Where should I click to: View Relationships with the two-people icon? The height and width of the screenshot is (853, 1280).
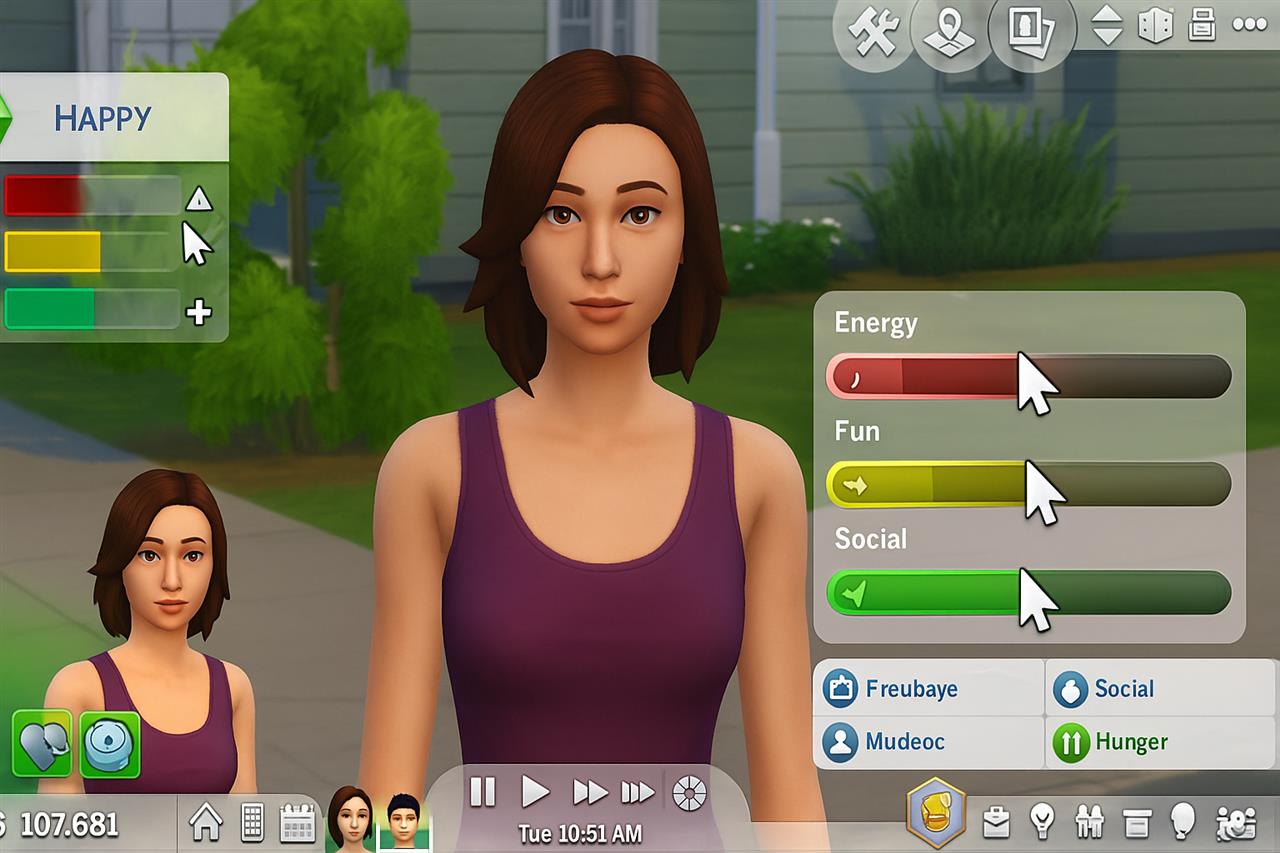point(1091,820)
